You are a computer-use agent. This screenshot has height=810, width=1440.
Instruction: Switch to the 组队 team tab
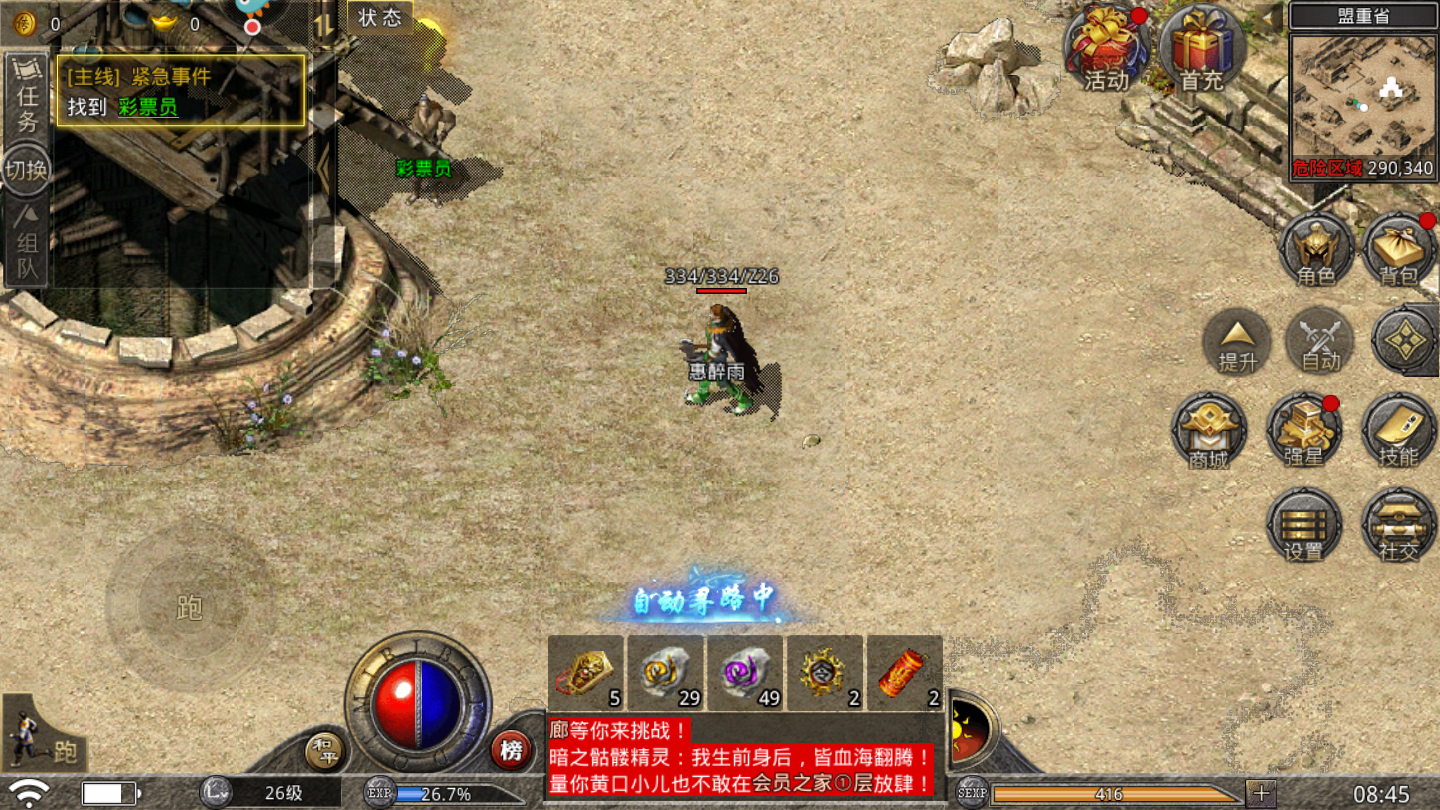[27, 243]
